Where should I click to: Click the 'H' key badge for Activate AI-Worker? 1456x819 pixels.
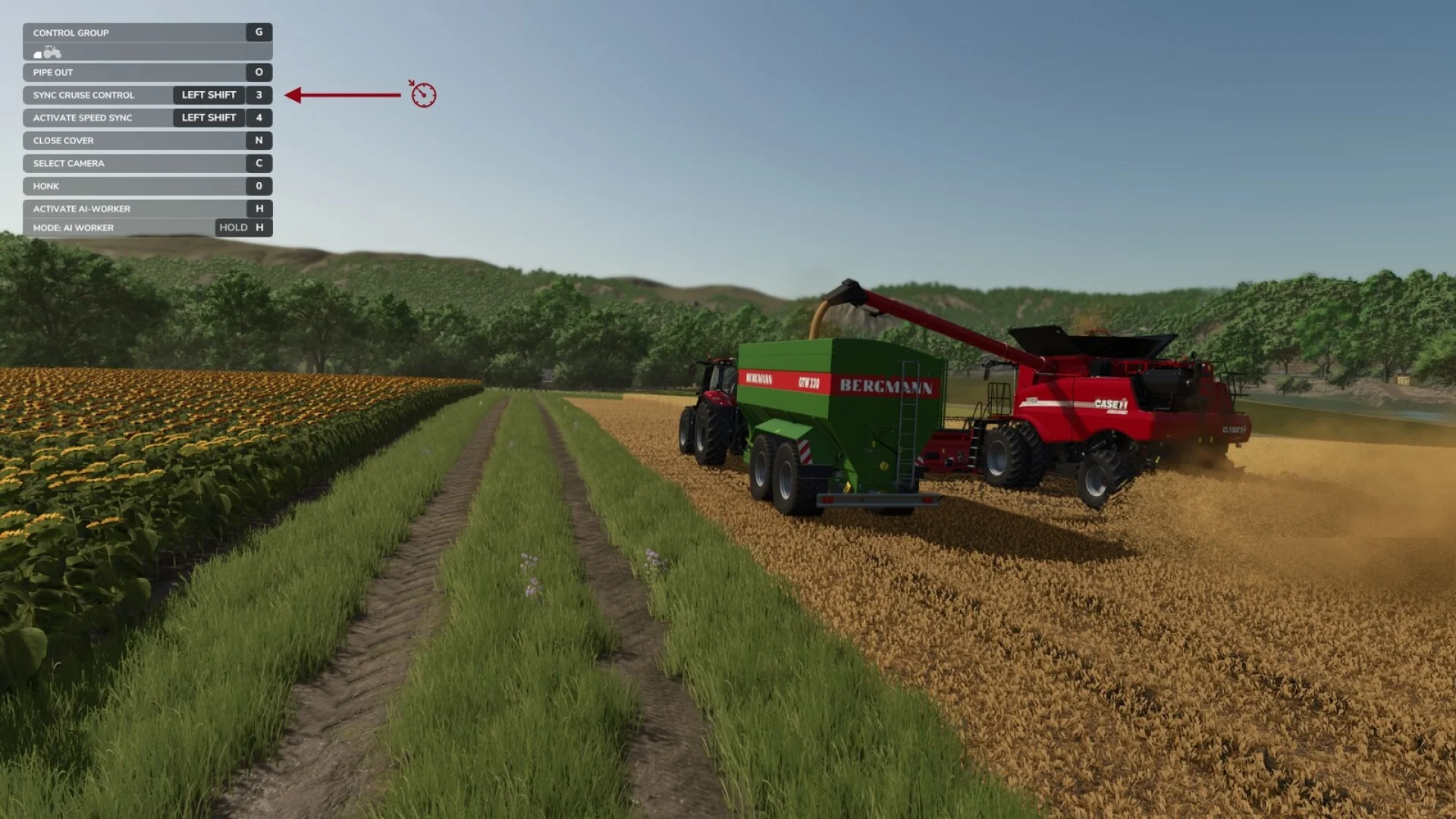point(259,209)
